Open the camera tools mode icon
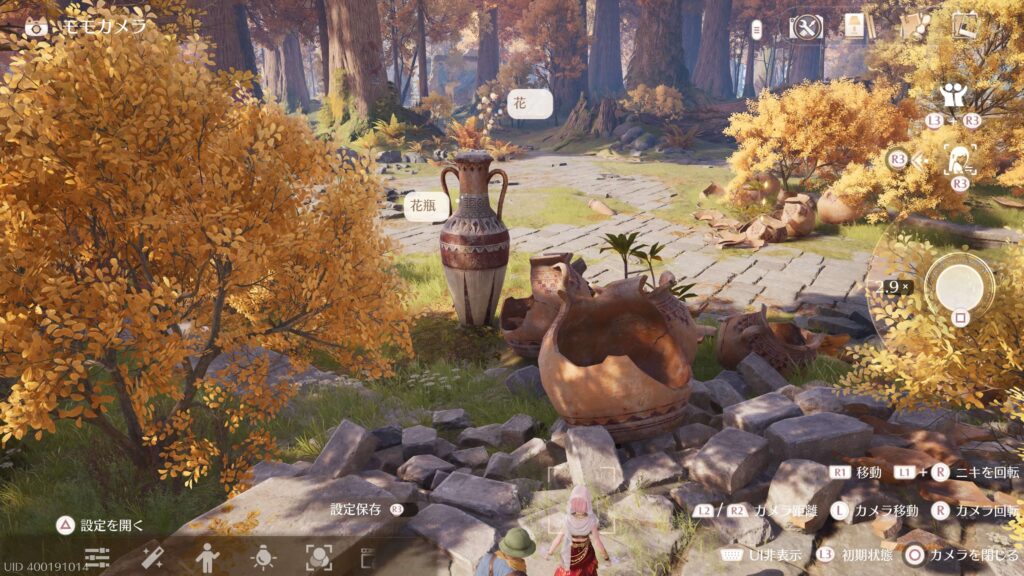Screen dimensions: 1024x576 (x=806, y=27)
